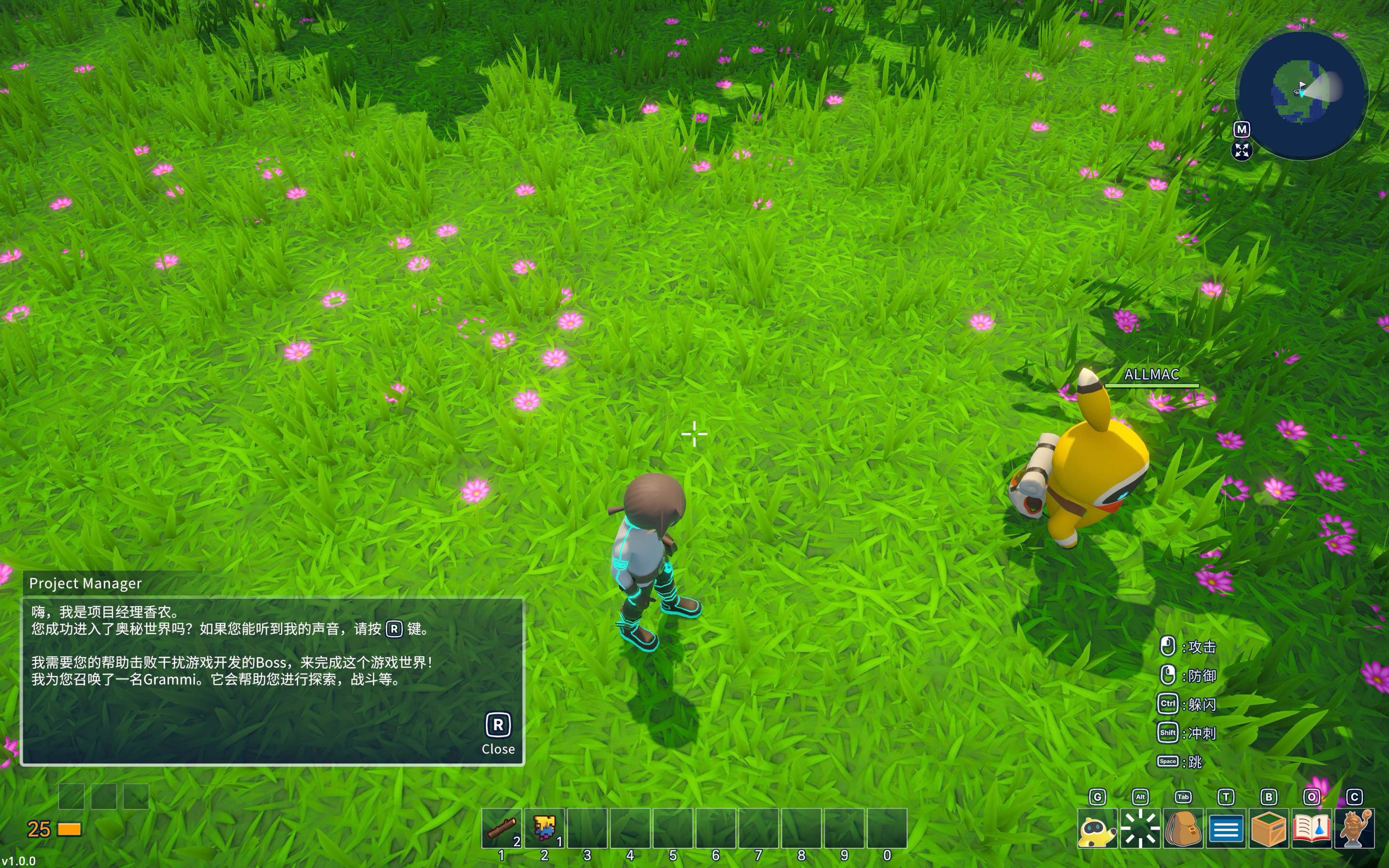
Task: Expand the minimap using the arrows icon
Action: (x=1242, y=152)
